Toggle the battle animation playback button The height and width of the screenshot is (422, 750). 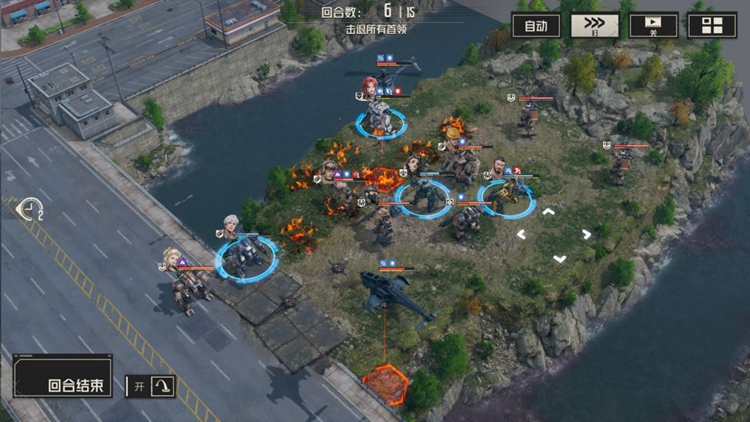653,26
